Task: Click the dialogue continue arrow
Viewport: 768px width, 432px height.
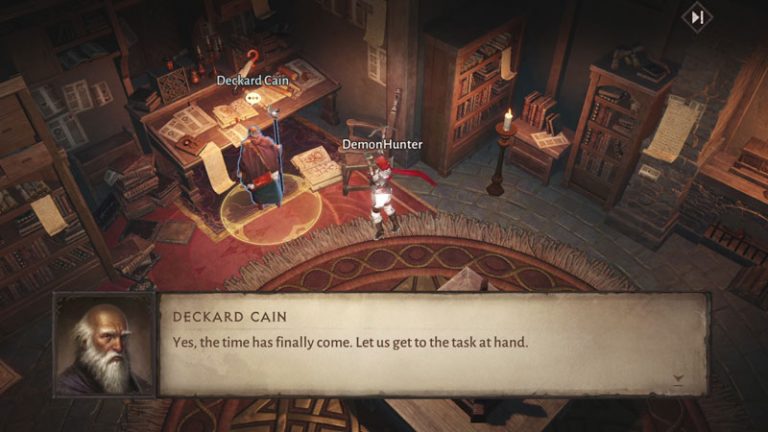Action: pos(680,380)
